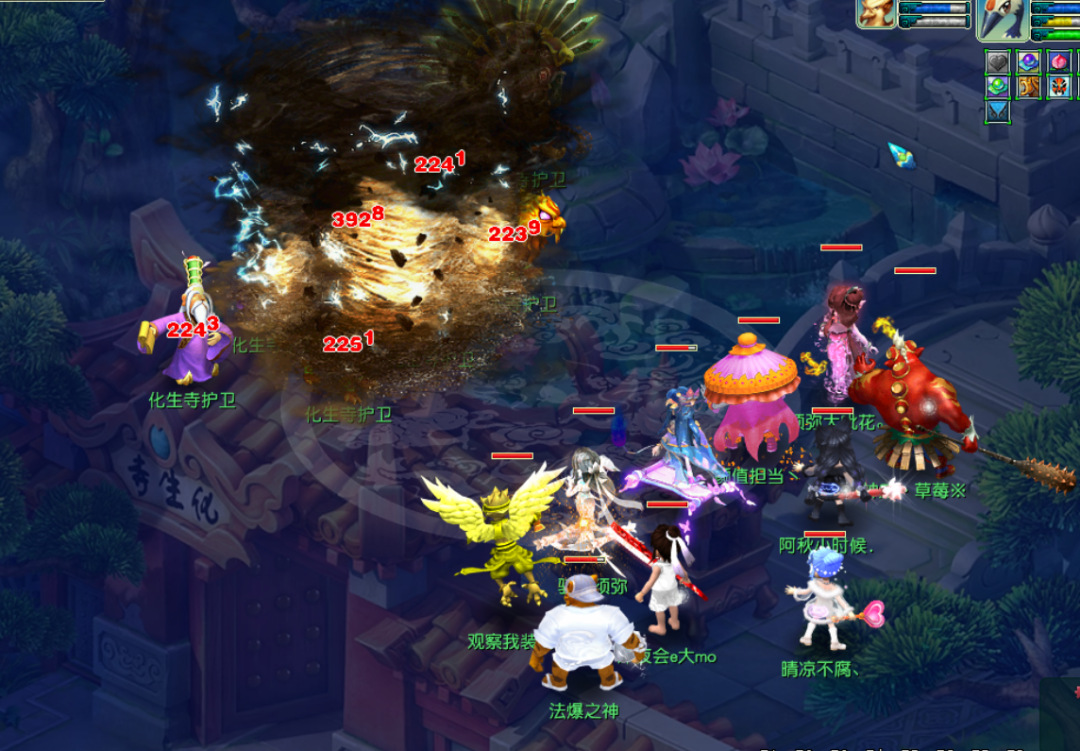Screen dimensions: 1080x751
Task: Click the golden beast buff icon
Action: point(1028,87)
